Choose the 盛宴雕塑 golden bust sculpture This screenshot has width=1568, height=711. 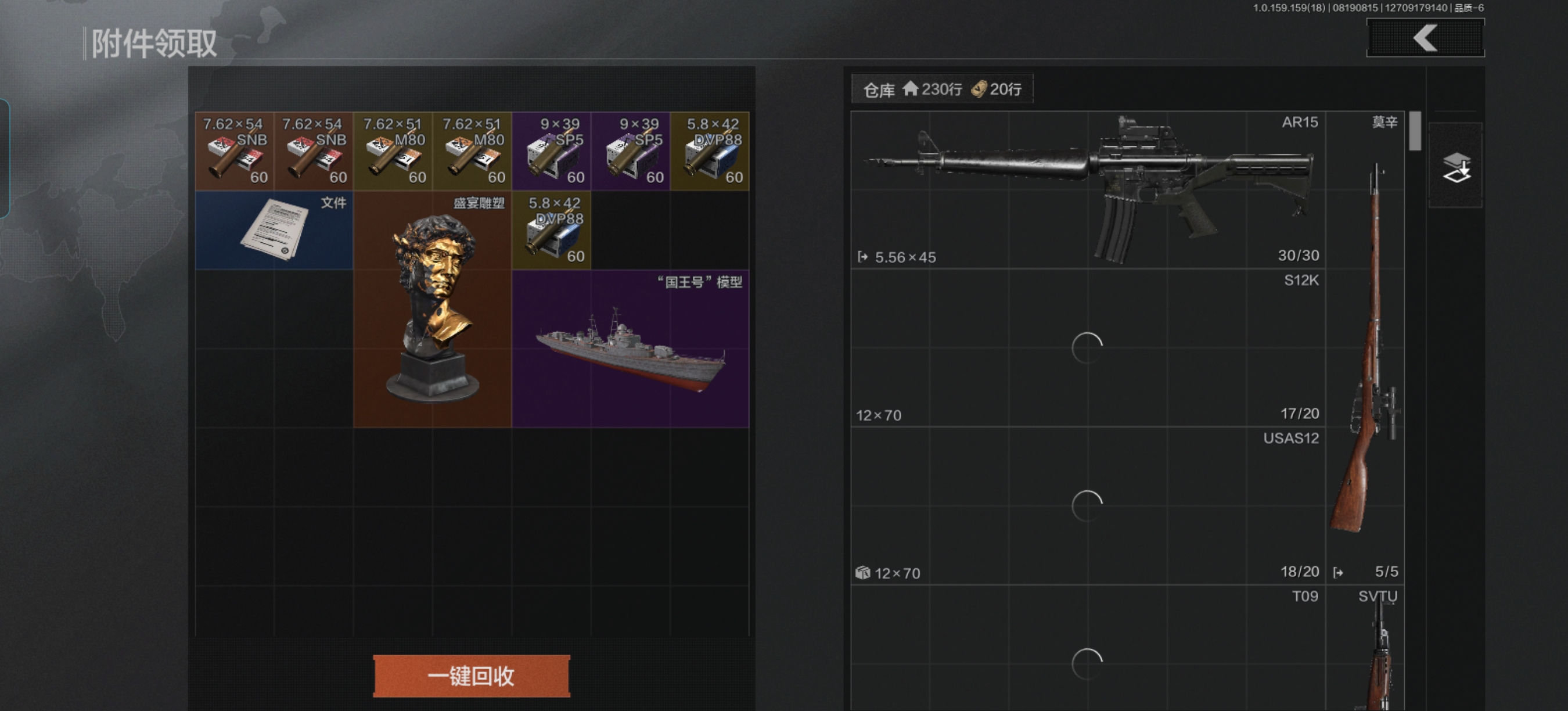pos(432,309)
